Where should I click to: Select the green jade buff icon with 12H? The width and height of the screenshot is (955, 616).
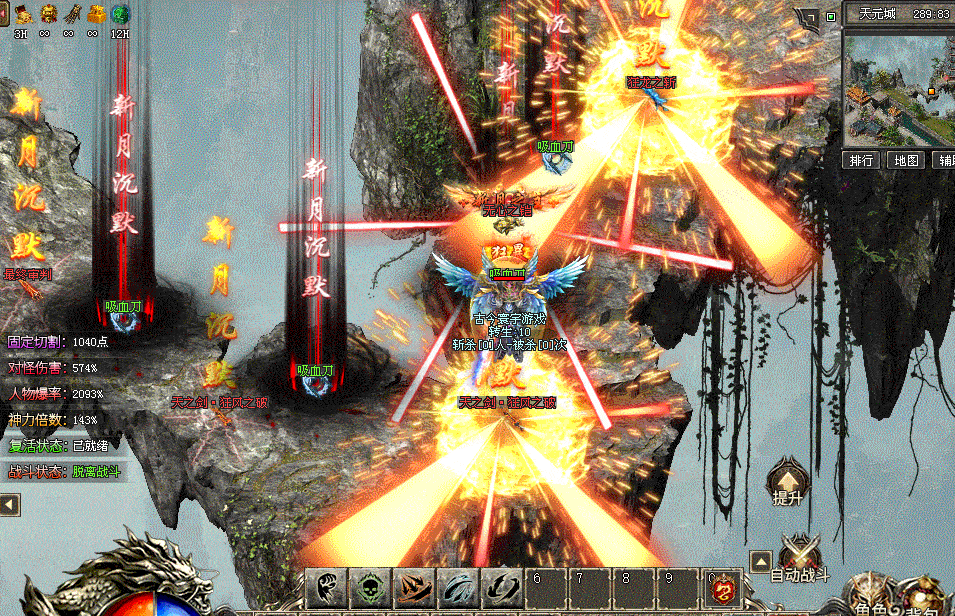(120, 14)
